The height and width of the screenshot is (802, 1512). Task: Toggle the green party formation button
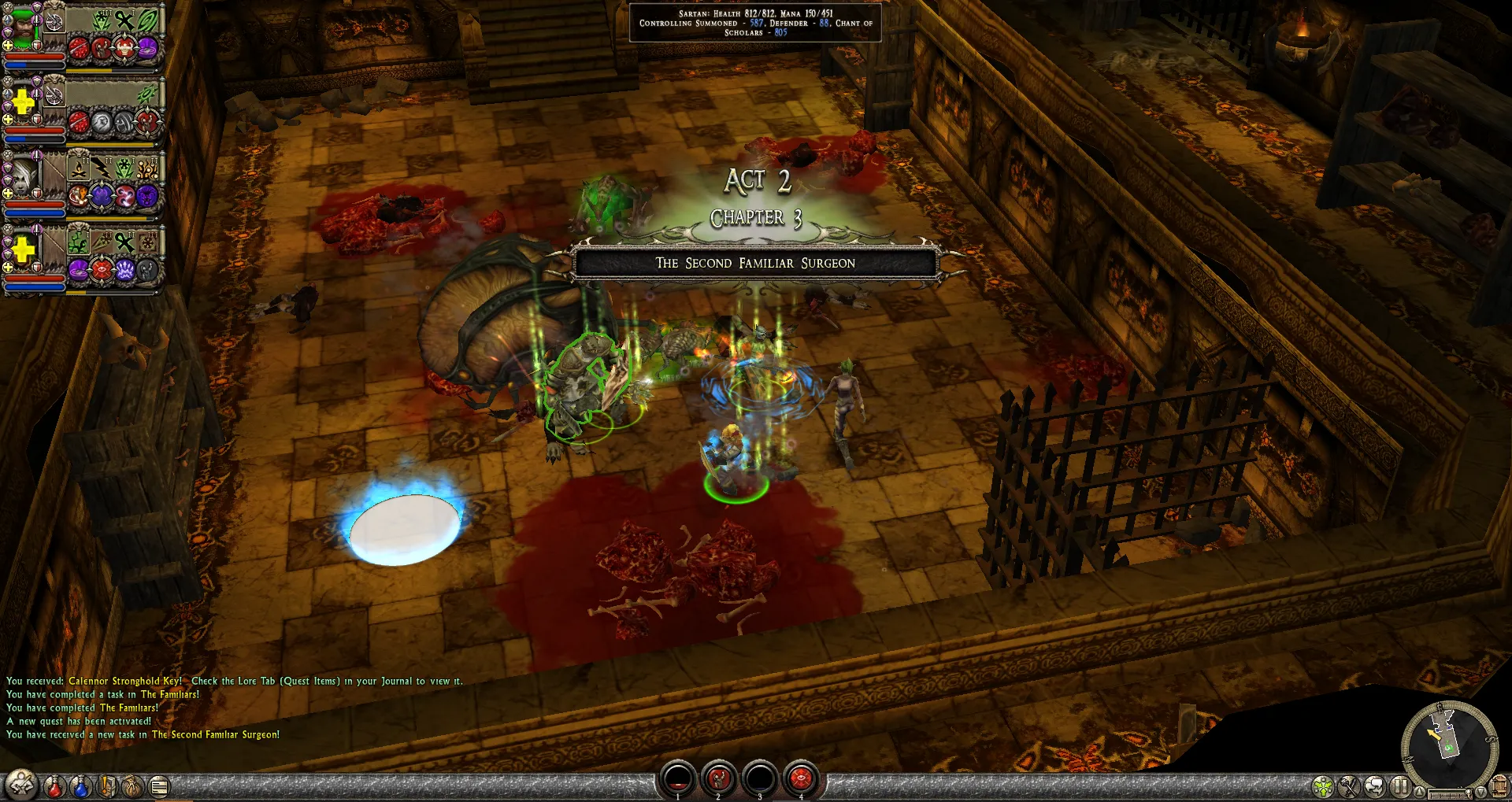pos(1323,786)
